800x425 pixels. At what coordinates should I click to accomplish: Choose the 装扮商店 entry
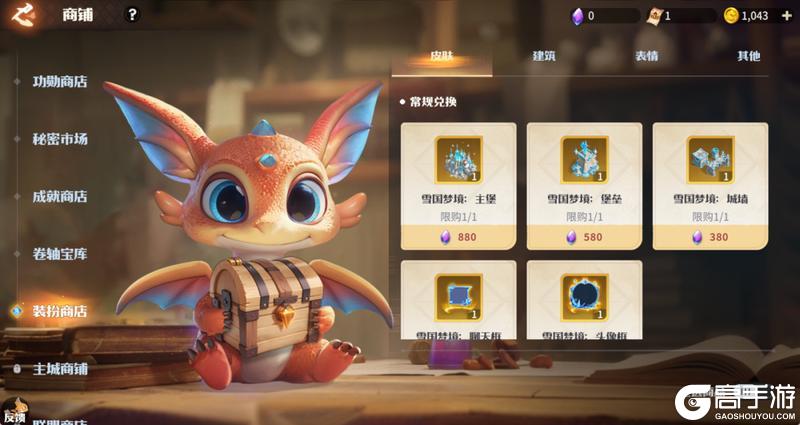click(60, 311)
